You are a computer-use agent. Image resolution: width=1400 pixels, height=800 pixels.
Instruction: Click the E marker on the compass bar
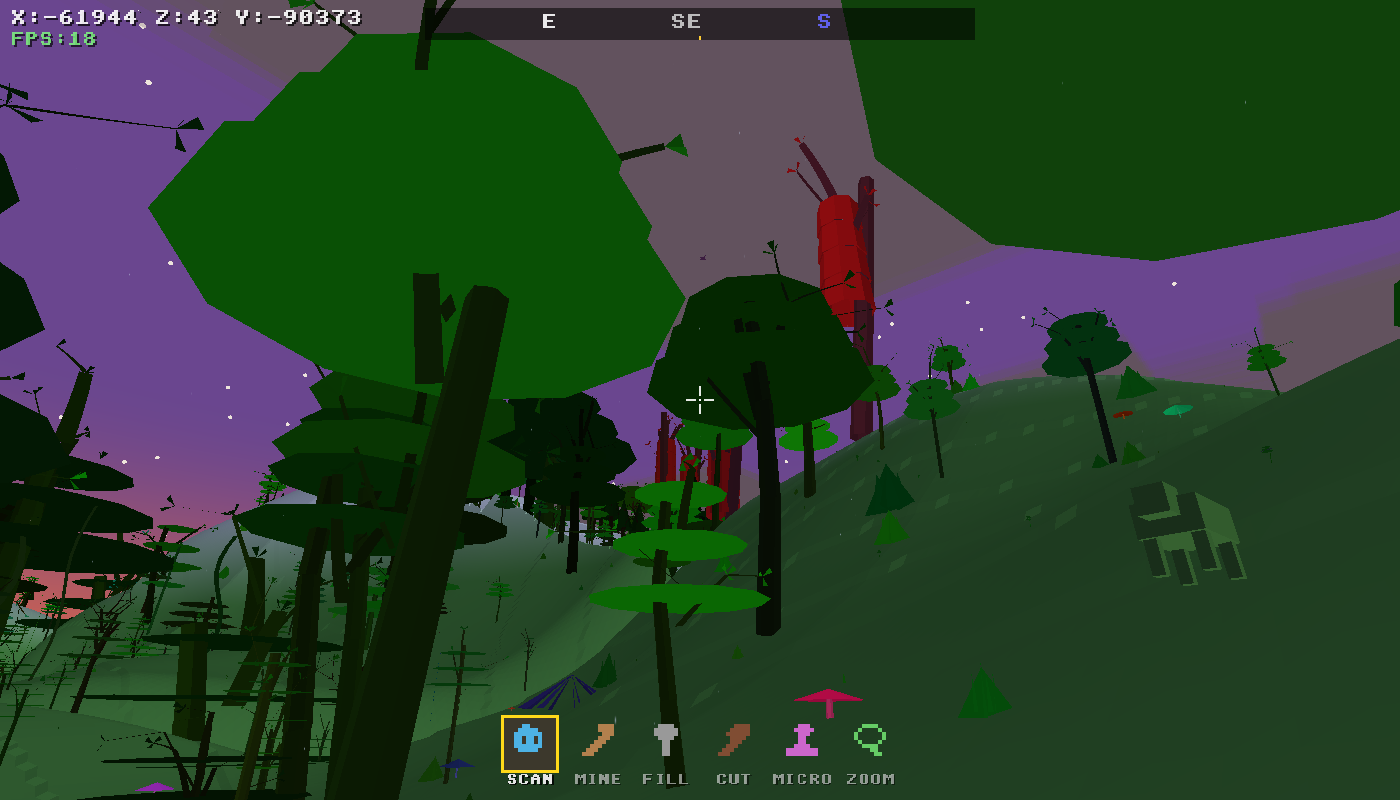tap(548, 20)
